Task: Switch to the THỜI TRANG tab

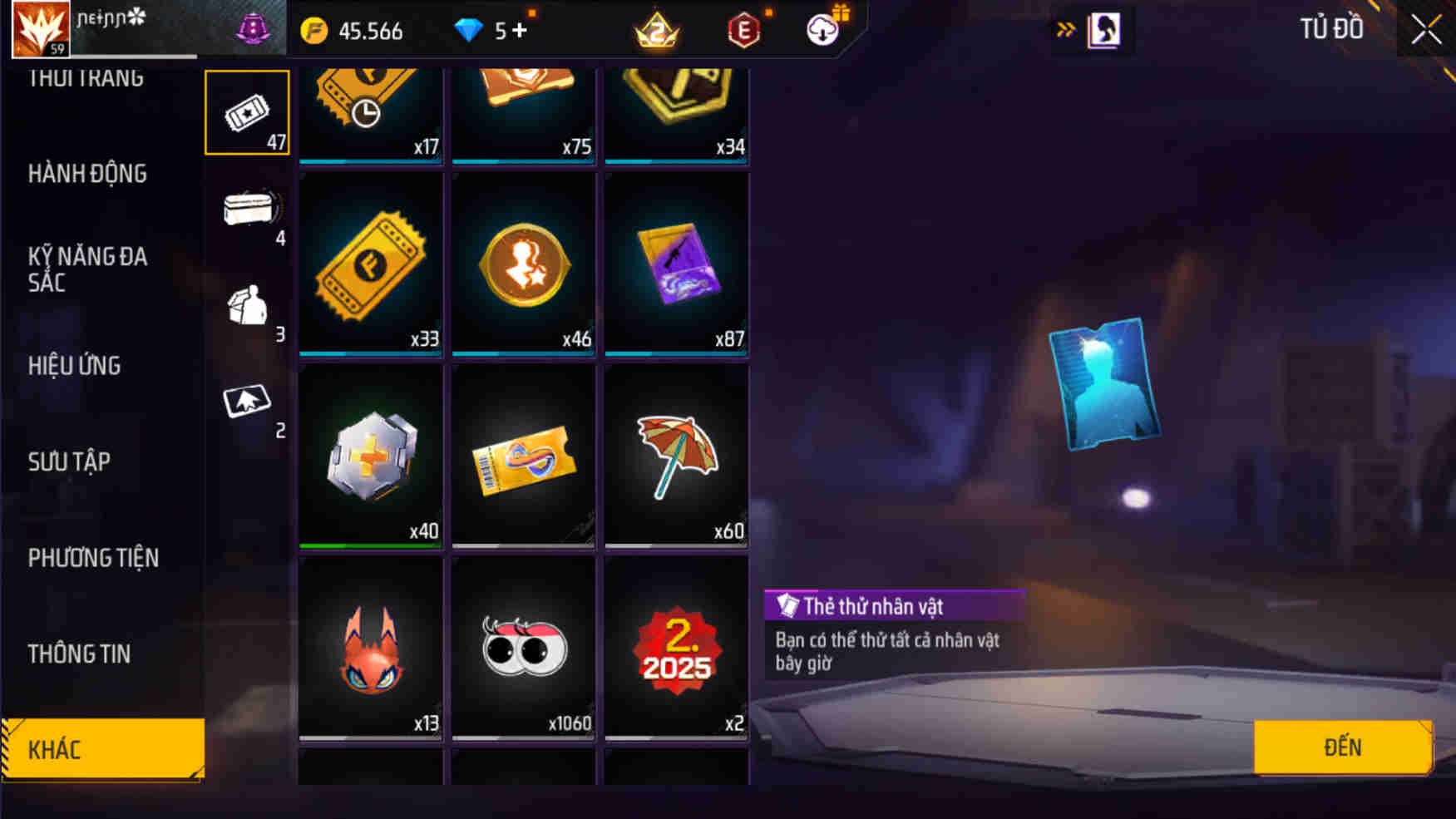Action: pos(82,77)
